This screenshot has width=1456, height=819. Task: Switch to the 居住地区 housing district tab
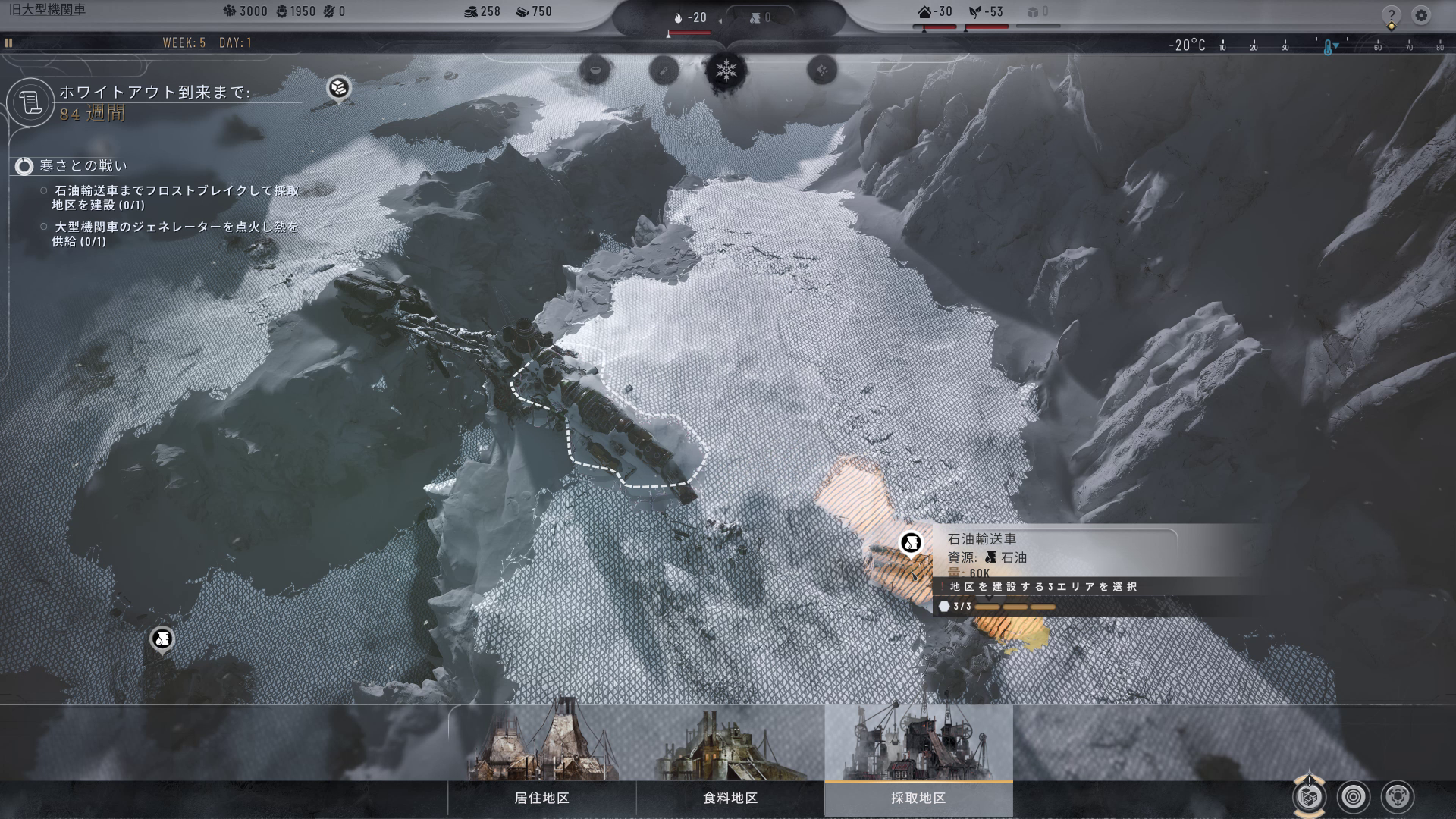point(541,798)
